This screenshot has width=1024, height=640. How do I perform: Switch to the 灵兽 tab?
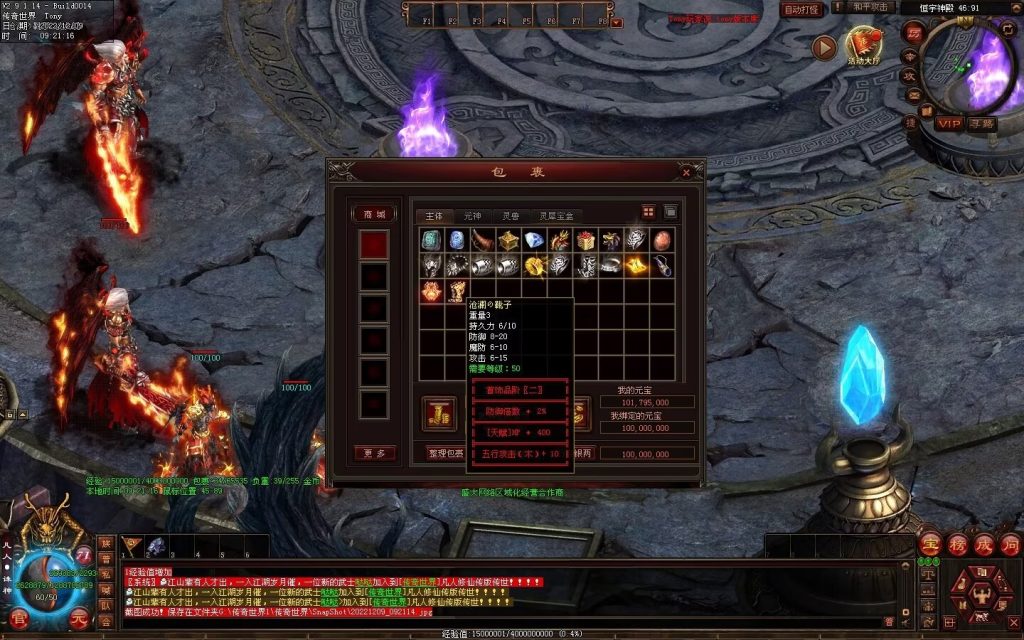[x=511, y=216]
